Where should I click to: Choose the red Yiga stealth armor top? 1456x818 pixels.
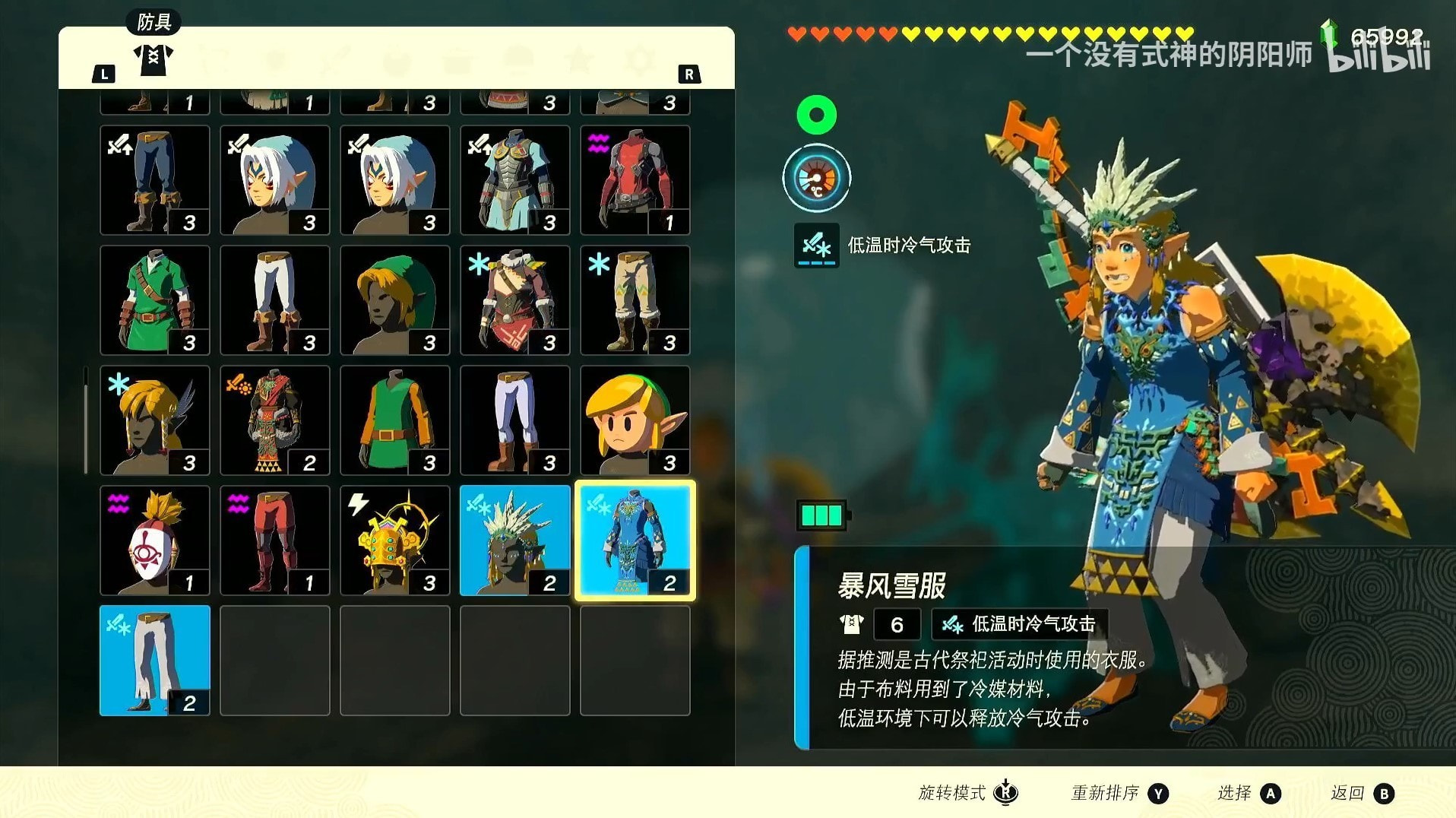635,180
